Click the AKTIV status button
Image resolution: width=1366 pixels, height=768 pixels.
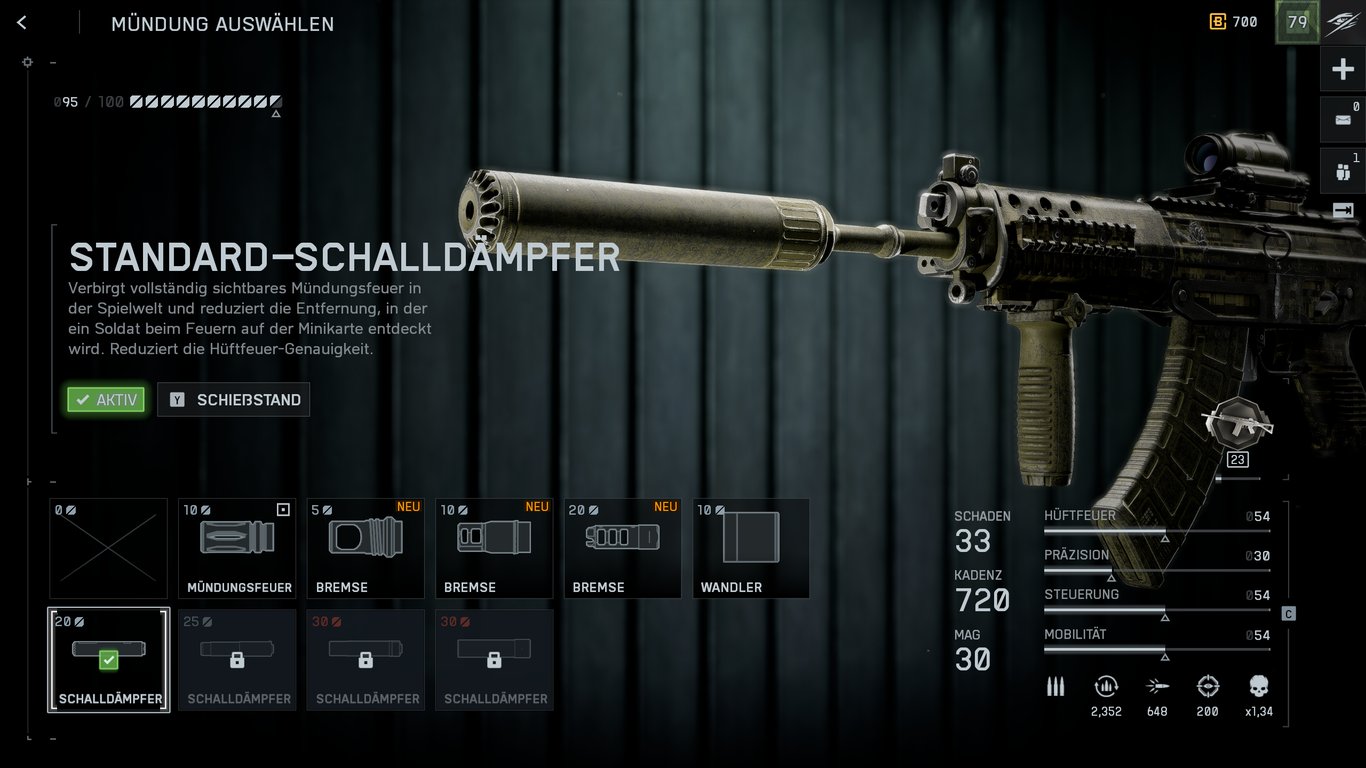(x=106, y=399)
